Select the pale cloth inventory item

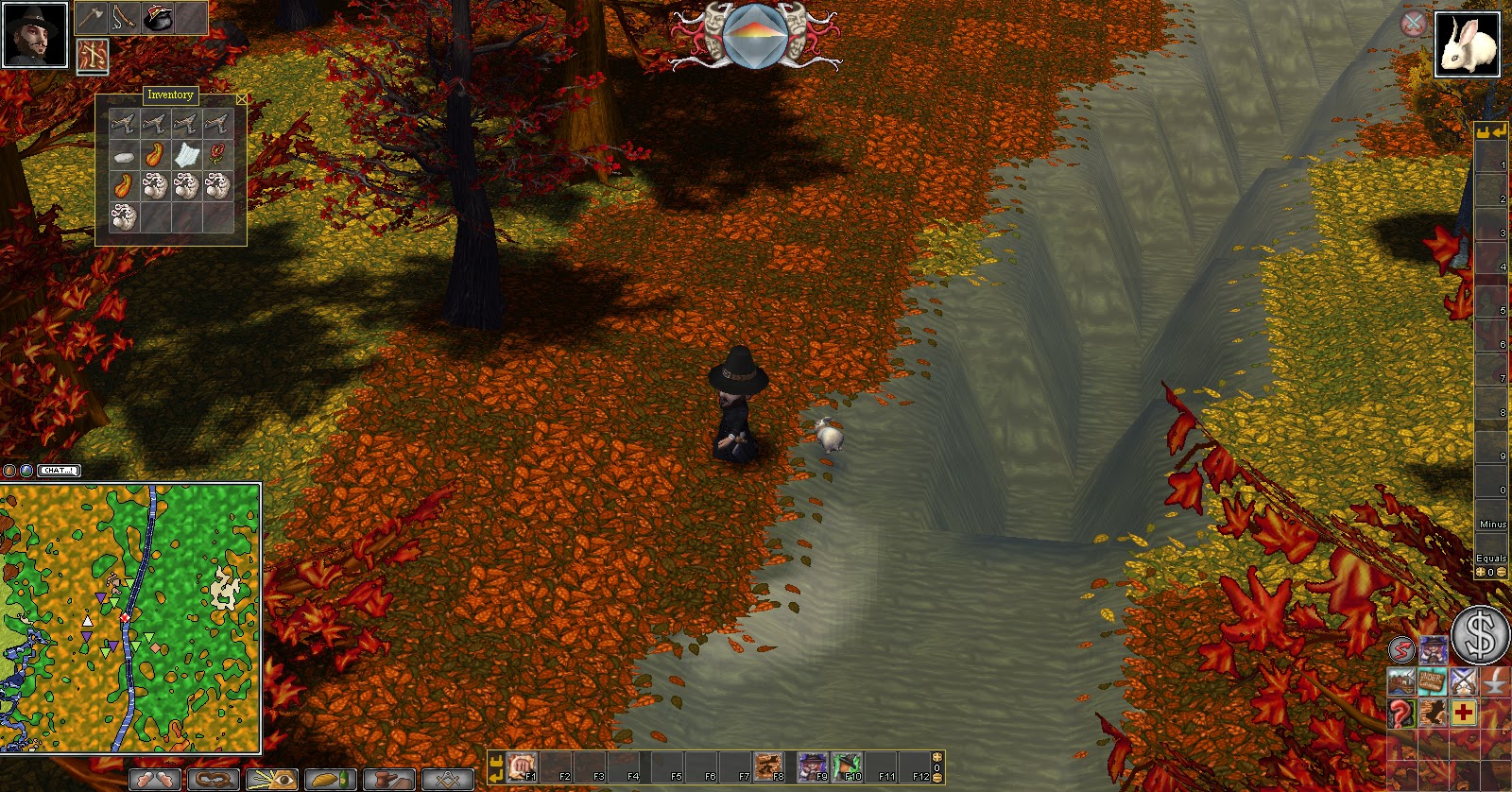point(187,155)
